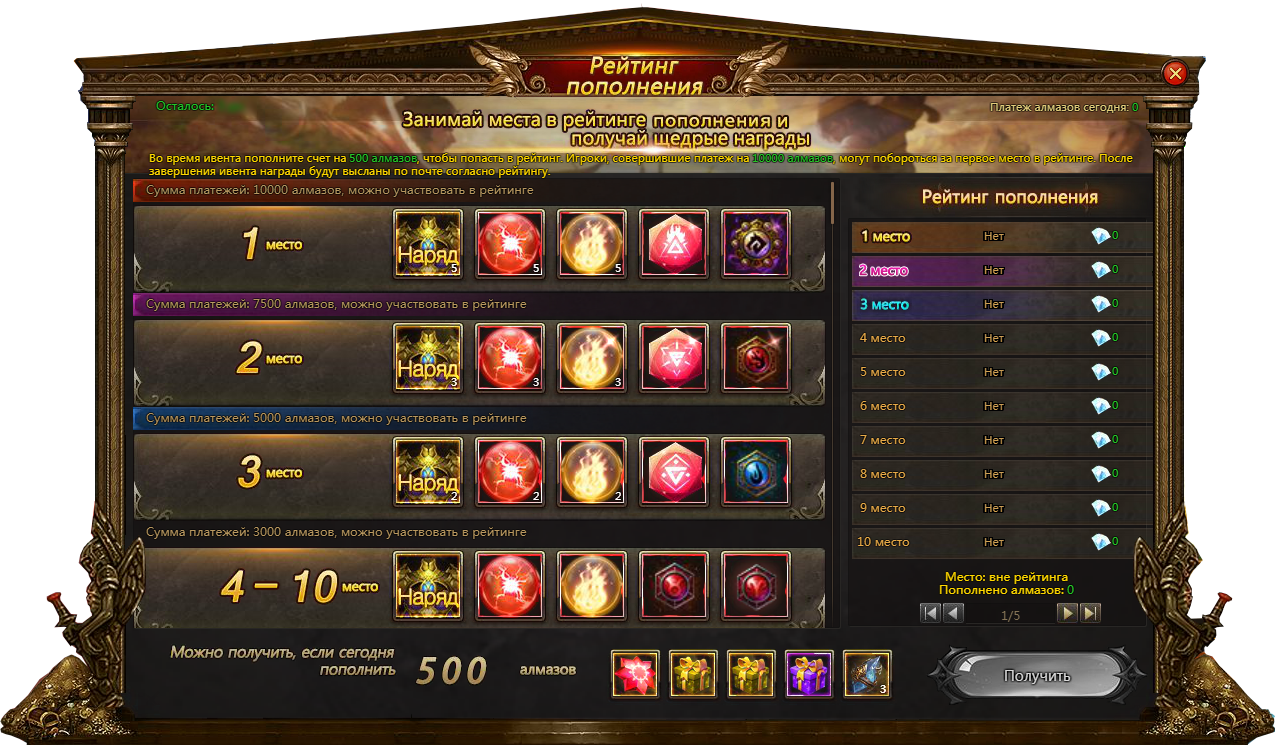Go to the previous ranking page
The image size is (1275, 745).
pyautogui.click(x=954, y=613)
